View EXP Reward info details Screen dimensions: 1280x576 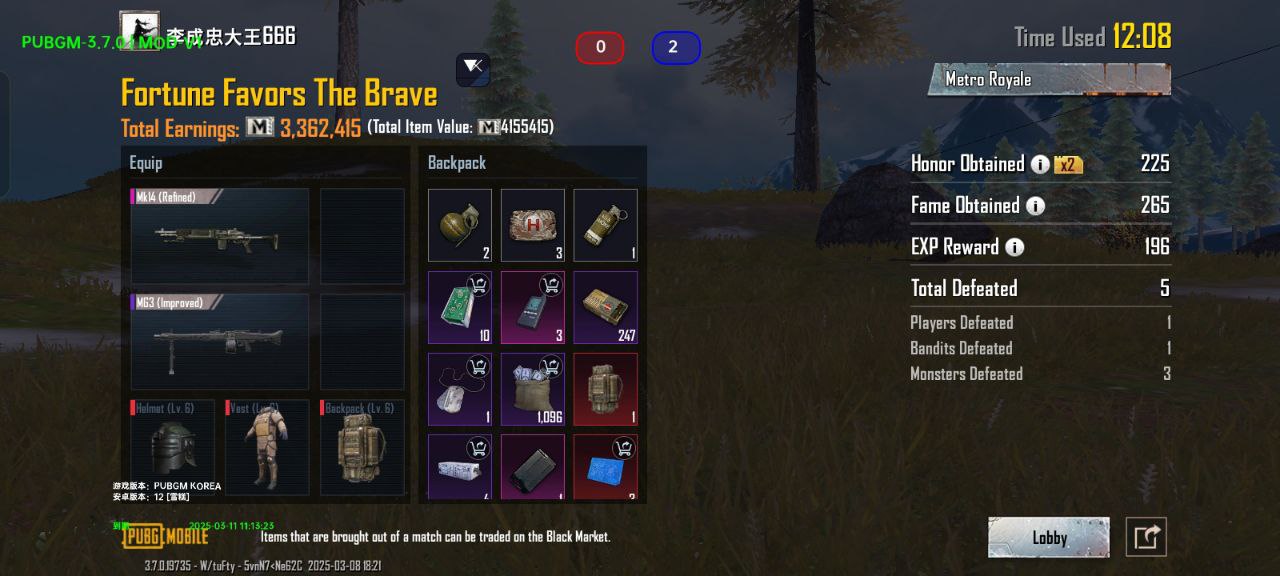click(1014, 247)
